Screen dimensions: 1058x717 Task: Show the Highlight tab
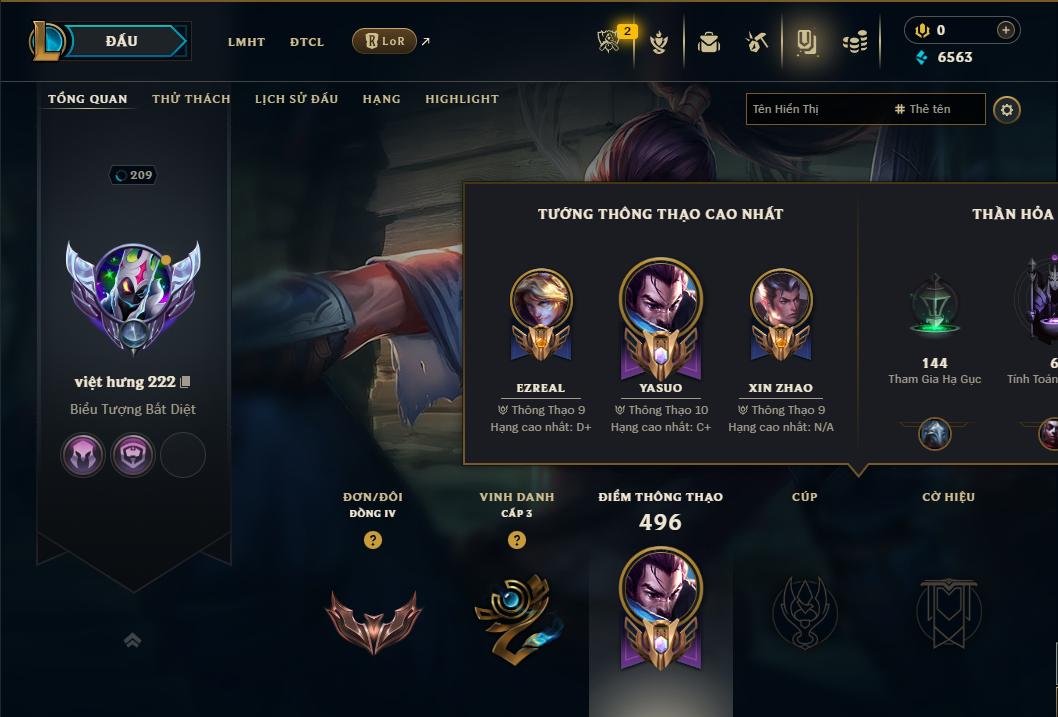point(462,99)
